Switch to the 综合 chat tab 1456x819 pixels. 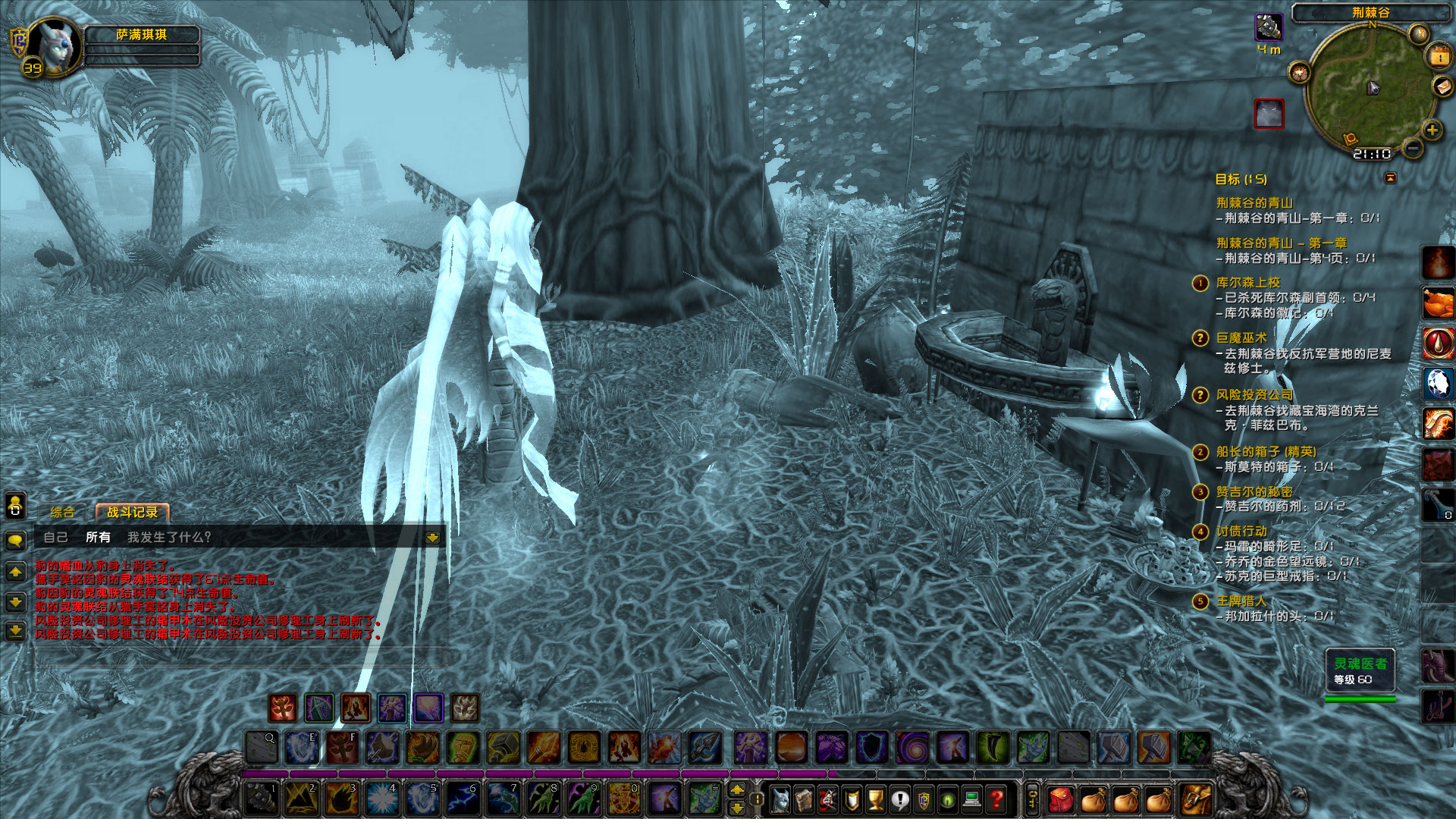61,513
